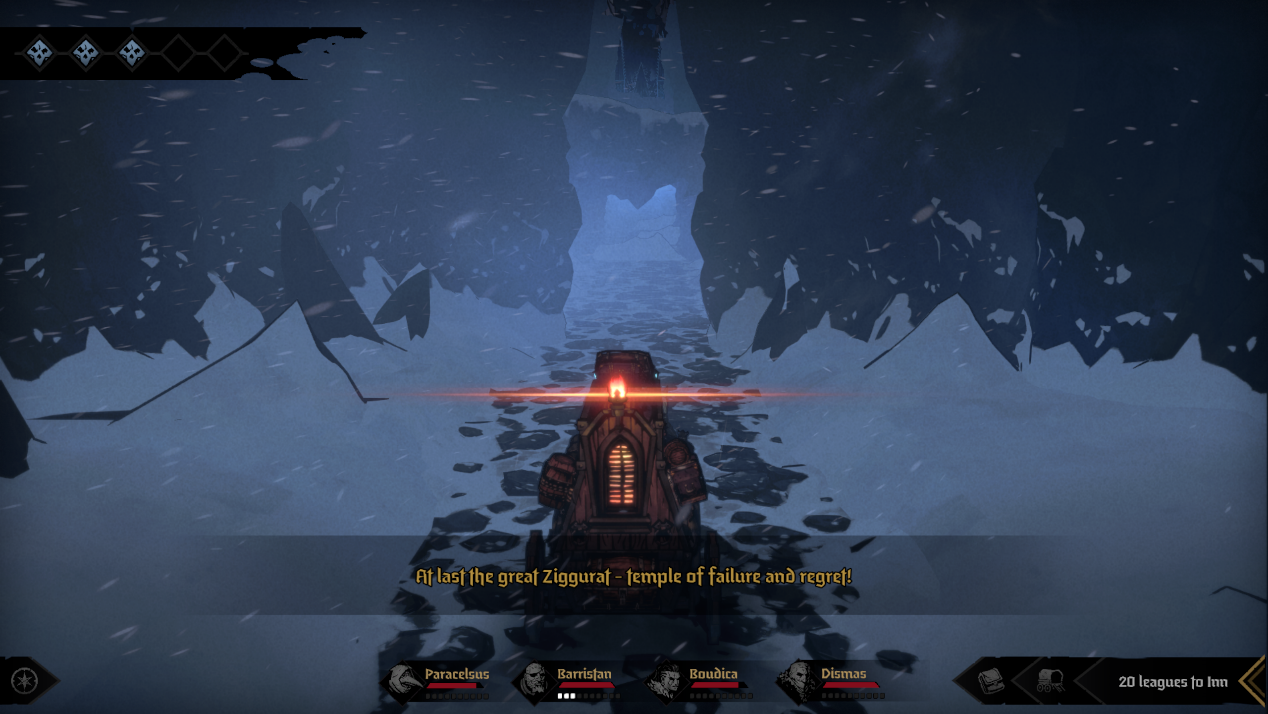Viewport: 1268px width, 714px height.
Task: Choose Boudica's hero portrait
Action: coord(665,682)
